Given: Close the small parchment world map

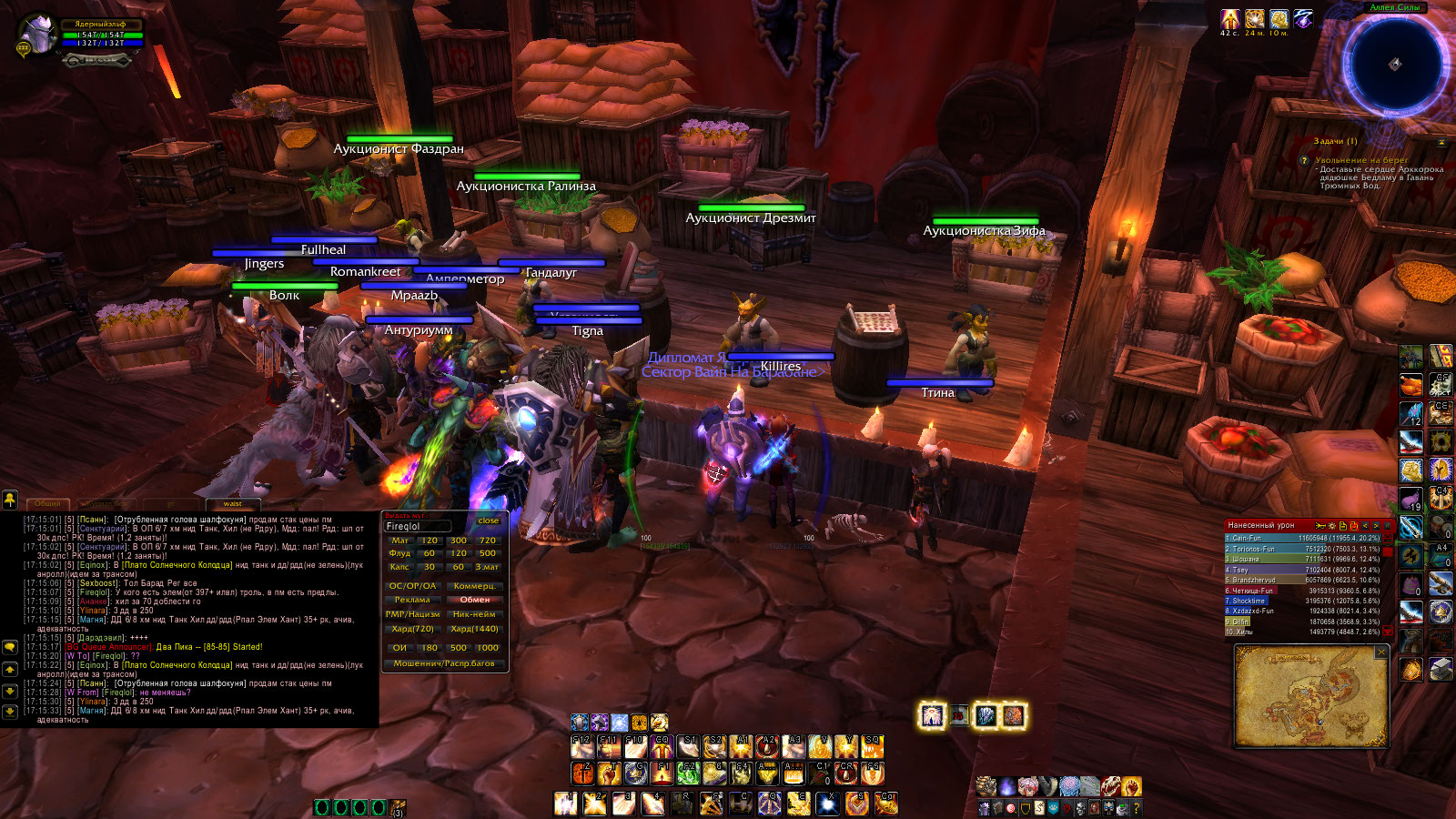Looking at the screenshot, I should (x=1381, y=652).
